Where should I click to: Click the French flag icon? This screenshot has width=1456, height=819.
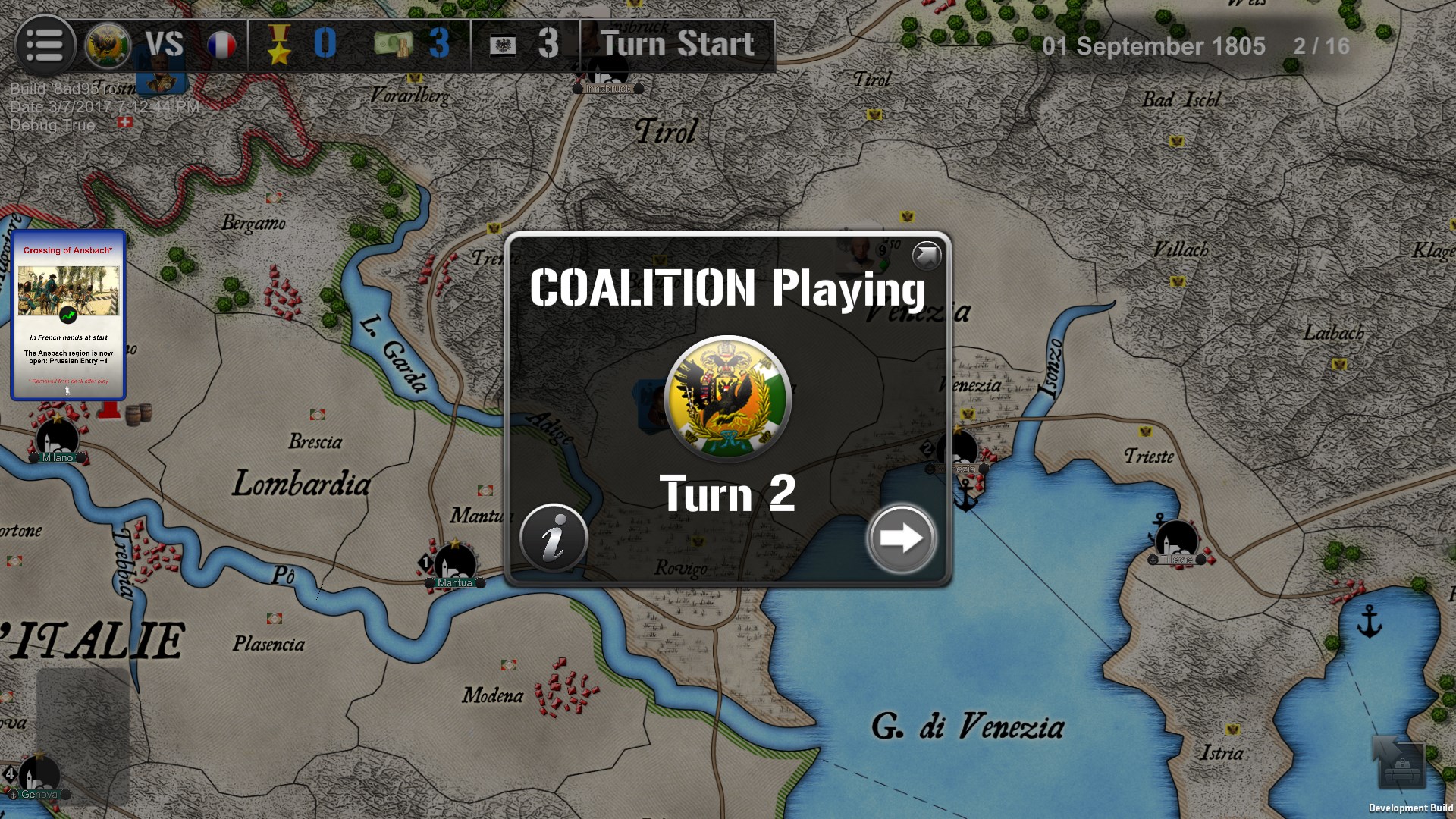(x=221, y=45)
